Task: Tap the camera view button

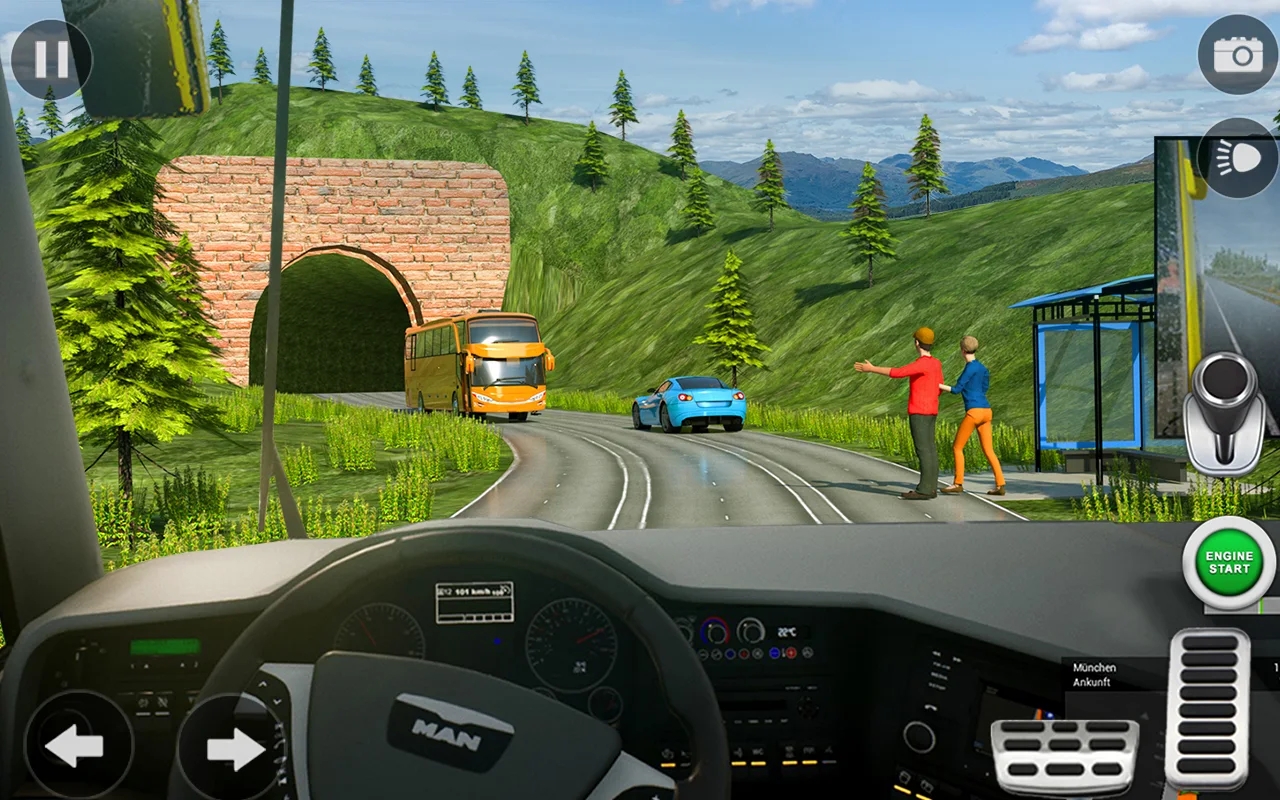Action: tap(1238, 55)
